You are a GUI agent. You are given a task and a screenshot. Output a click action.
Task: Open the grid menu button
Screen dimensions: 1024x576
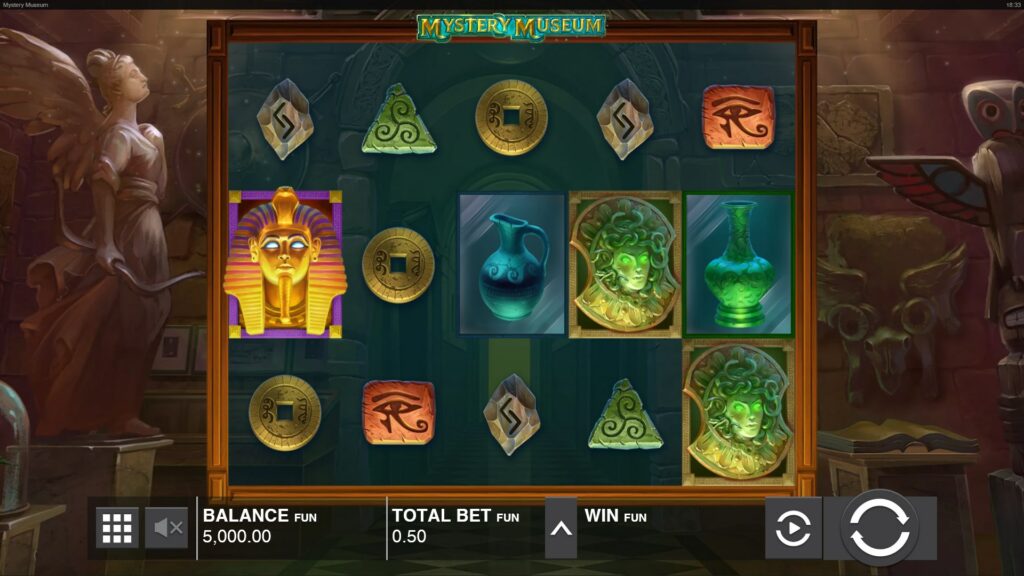pyautogui.click(x=117, y=527)
